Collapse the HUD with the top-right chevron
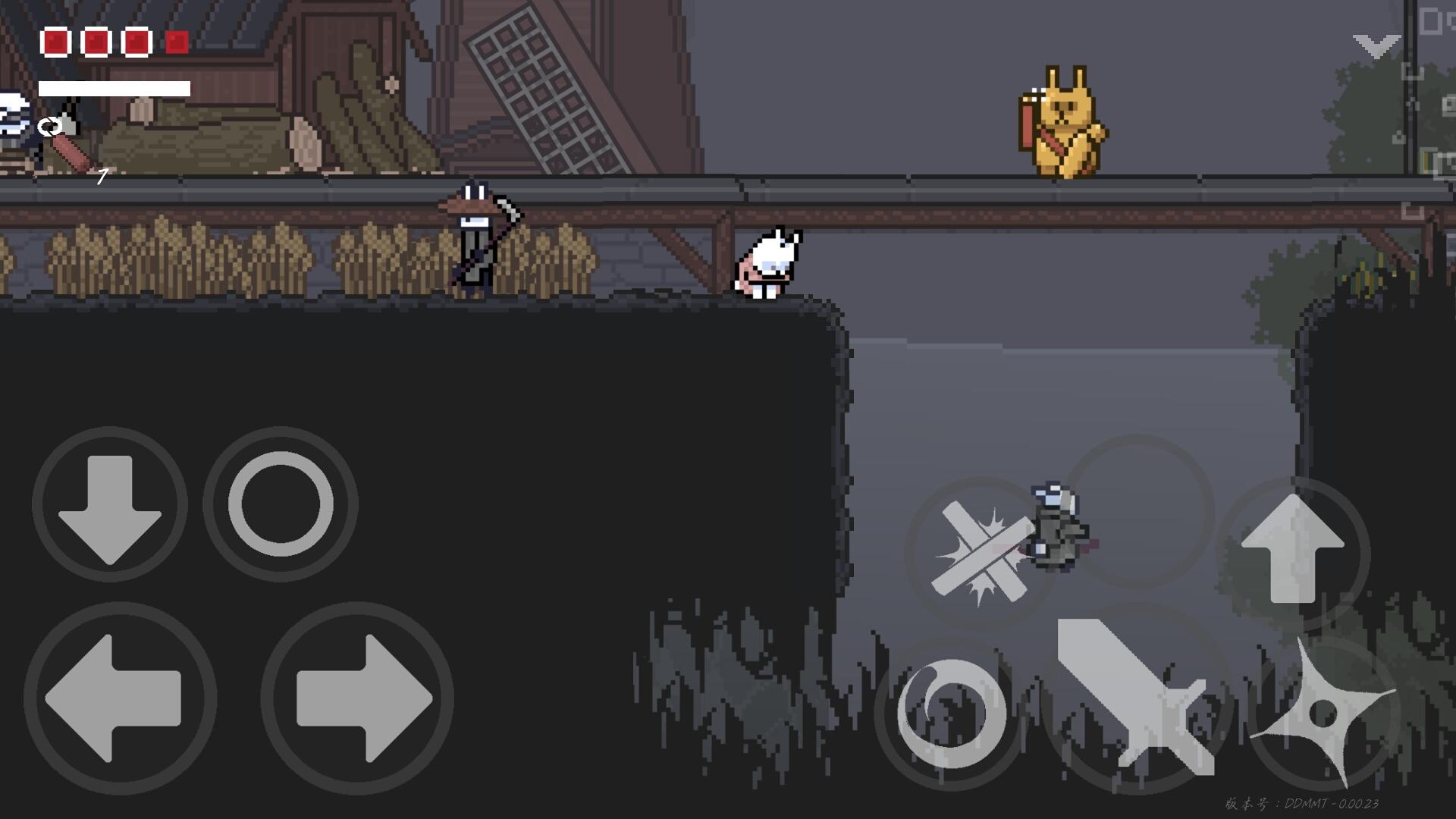Viewport: 1456px width, 819px height. 1376,45
